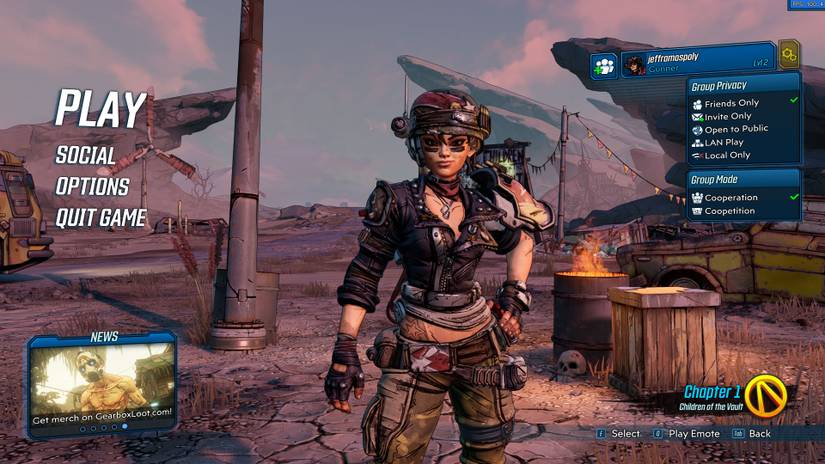Viewport: 825px width, 464px height.
Task: Choose QUIT GAME
Action: [101, 217]
